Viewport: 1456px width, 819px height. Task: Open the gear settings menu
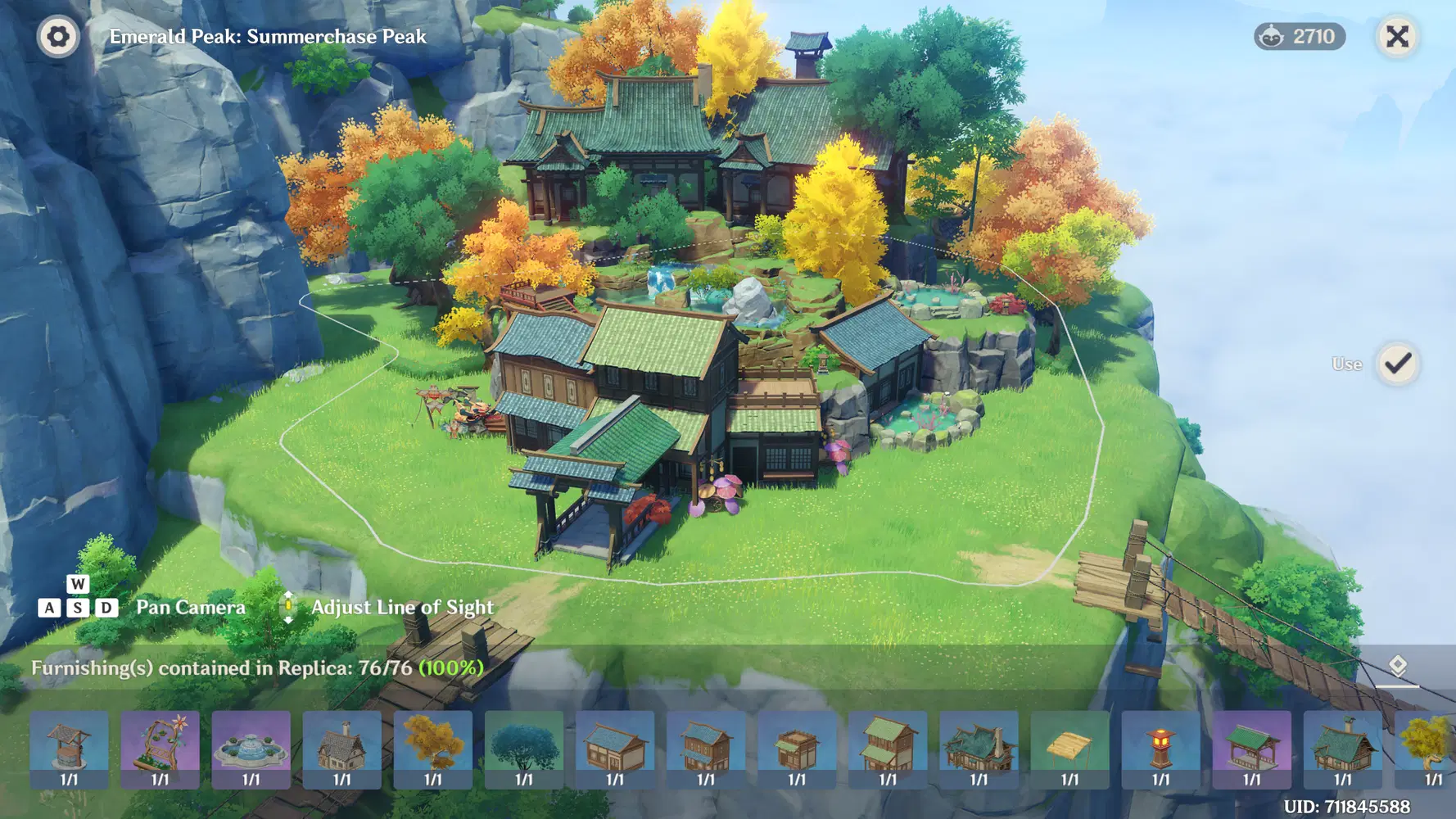(x=58, y=37)
